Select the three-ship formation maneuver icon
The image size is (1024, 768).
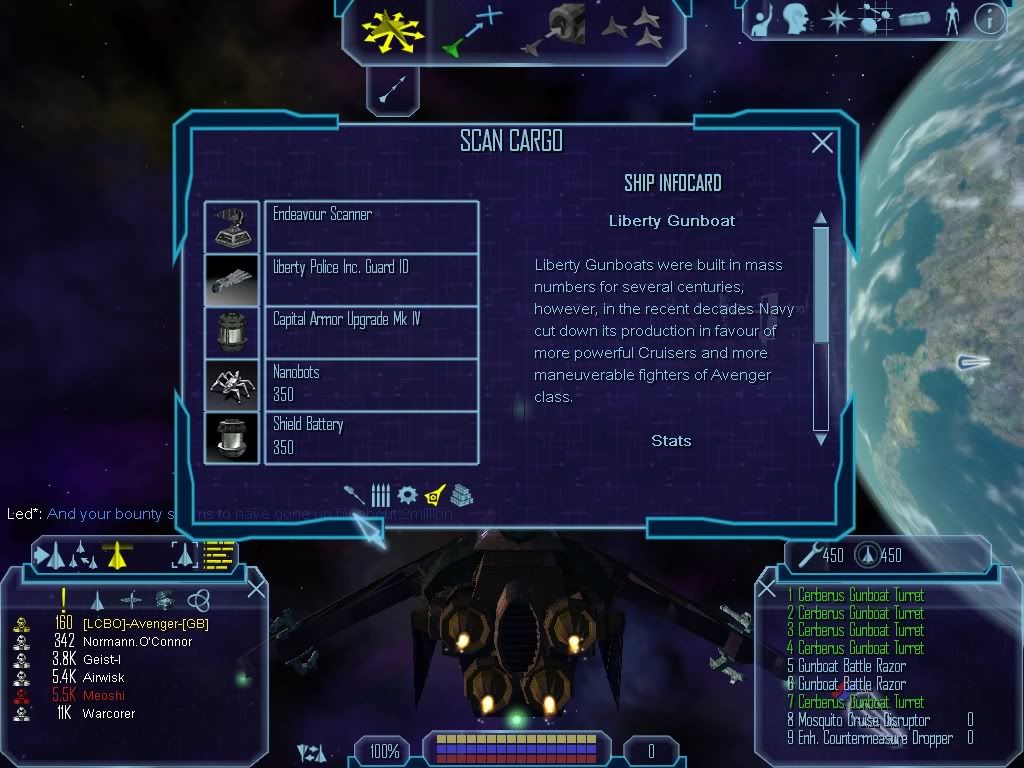631,29
